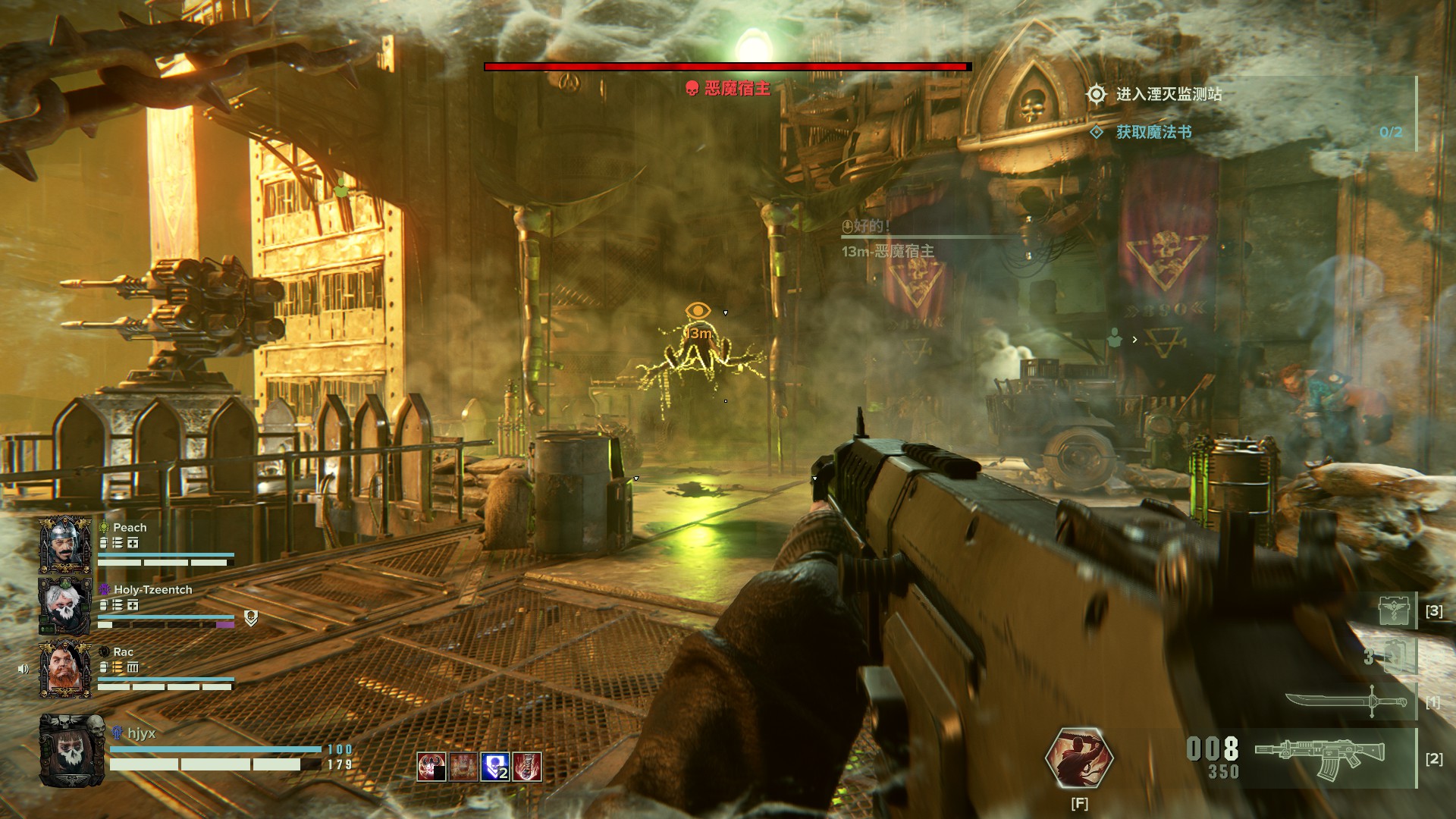The width and height of the screenshot is (1456, 819).
Task: Open the 进入湮灭监测站 mission objective
Action: pos(1168,94)
